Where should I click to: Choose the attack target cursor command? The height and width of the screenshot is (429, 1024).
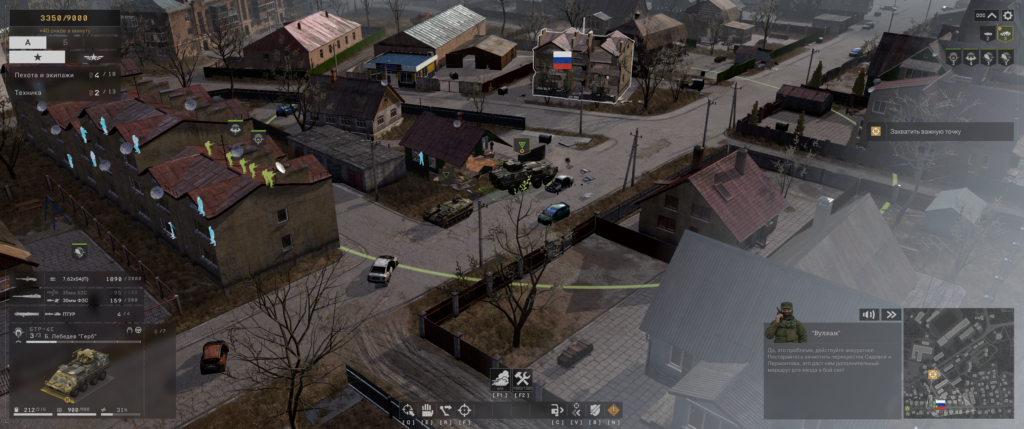click(x=408, y=409)
